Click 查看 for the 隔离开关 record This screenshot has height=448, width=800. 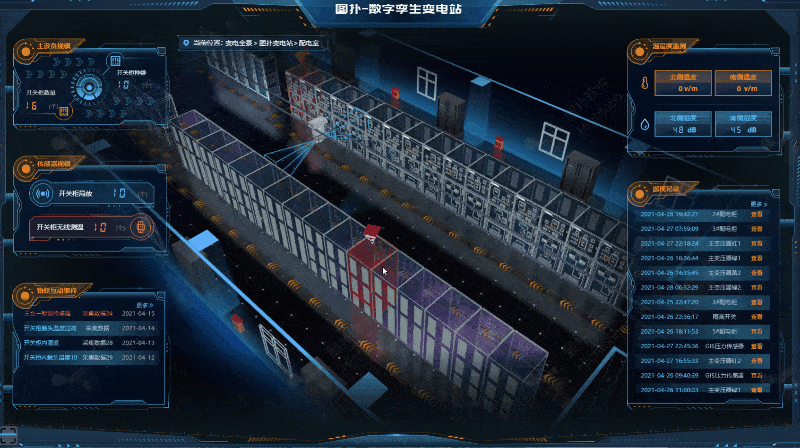coord(758,315)
